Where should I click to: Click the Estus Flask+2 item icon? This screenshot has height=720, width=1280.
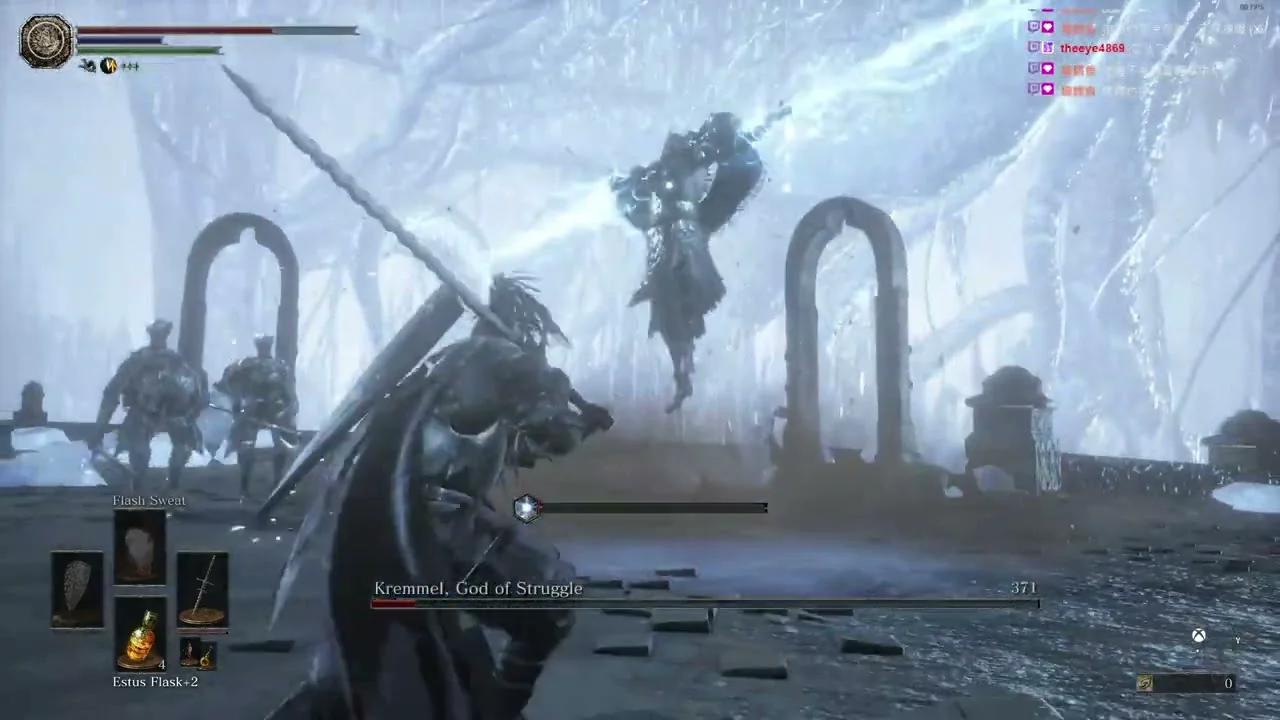[140, 640]
